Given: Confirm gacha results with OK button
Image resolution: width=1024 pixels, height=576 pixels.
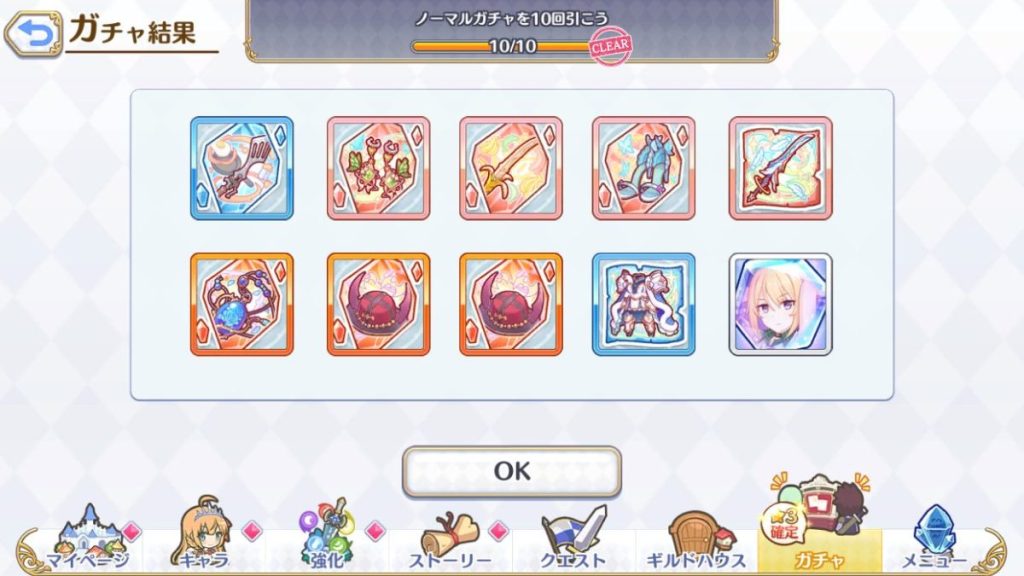Looking at the screenshot, I should click(511, 471).
